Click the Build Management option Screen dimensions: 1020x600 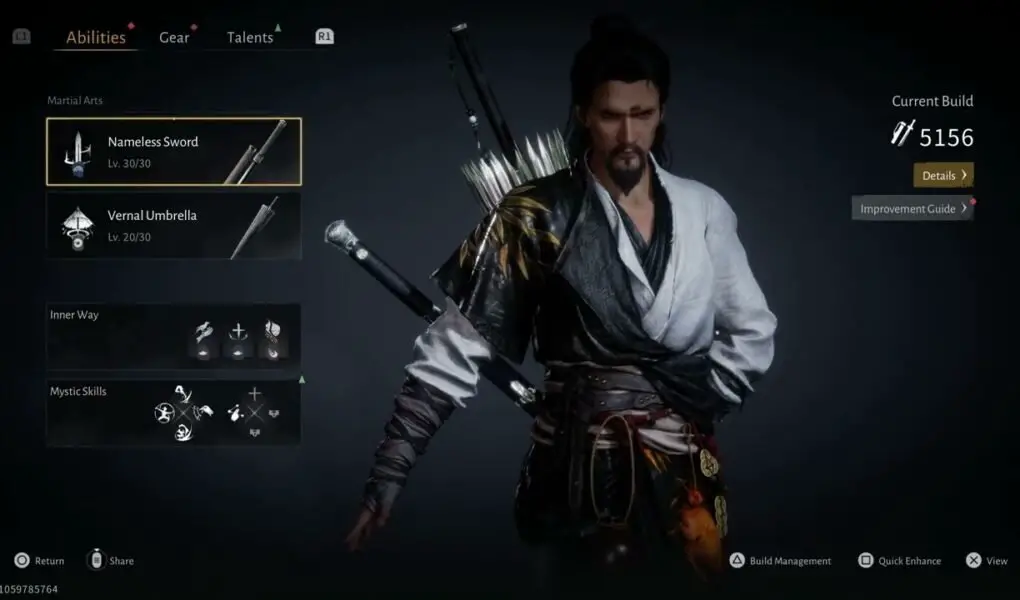[780, 561]
